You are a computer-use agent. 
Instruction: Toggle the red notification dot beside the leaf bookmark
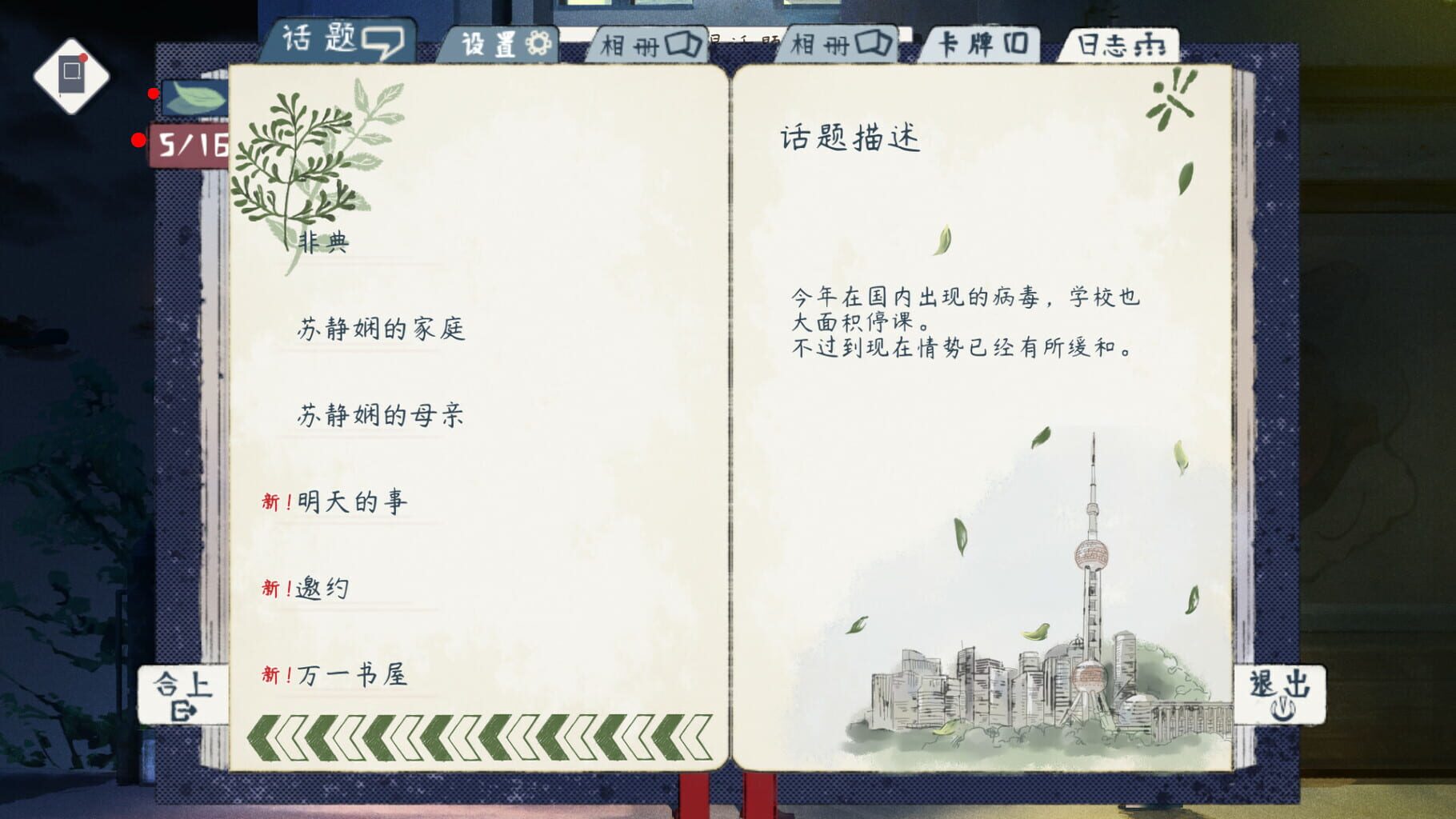click(152, 94)
